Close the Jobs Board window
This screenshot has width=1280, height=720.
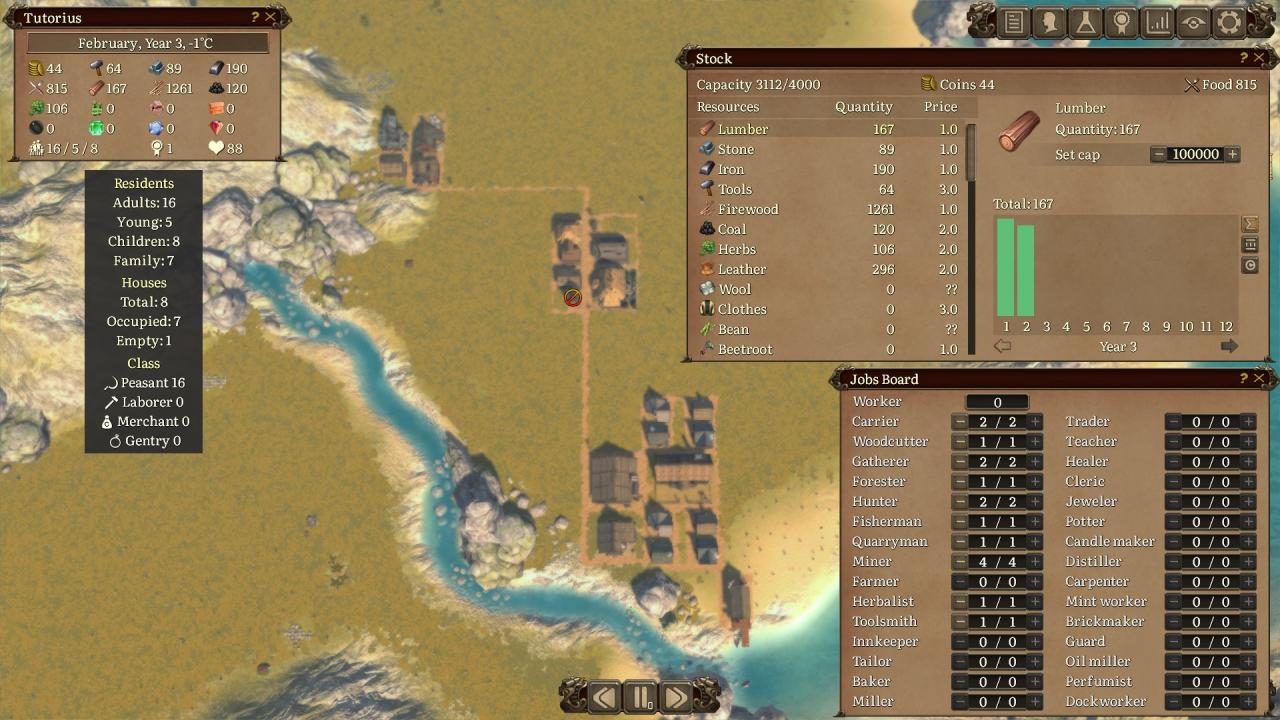1260,378
